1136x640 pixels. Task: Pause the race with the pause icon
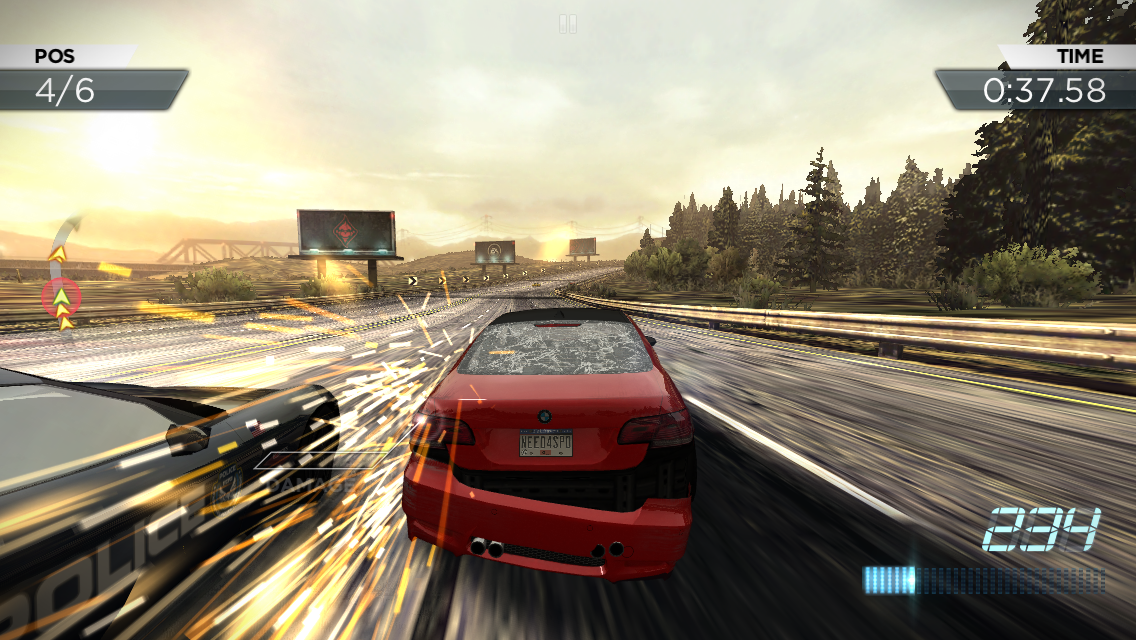click(x=568, y=23)
